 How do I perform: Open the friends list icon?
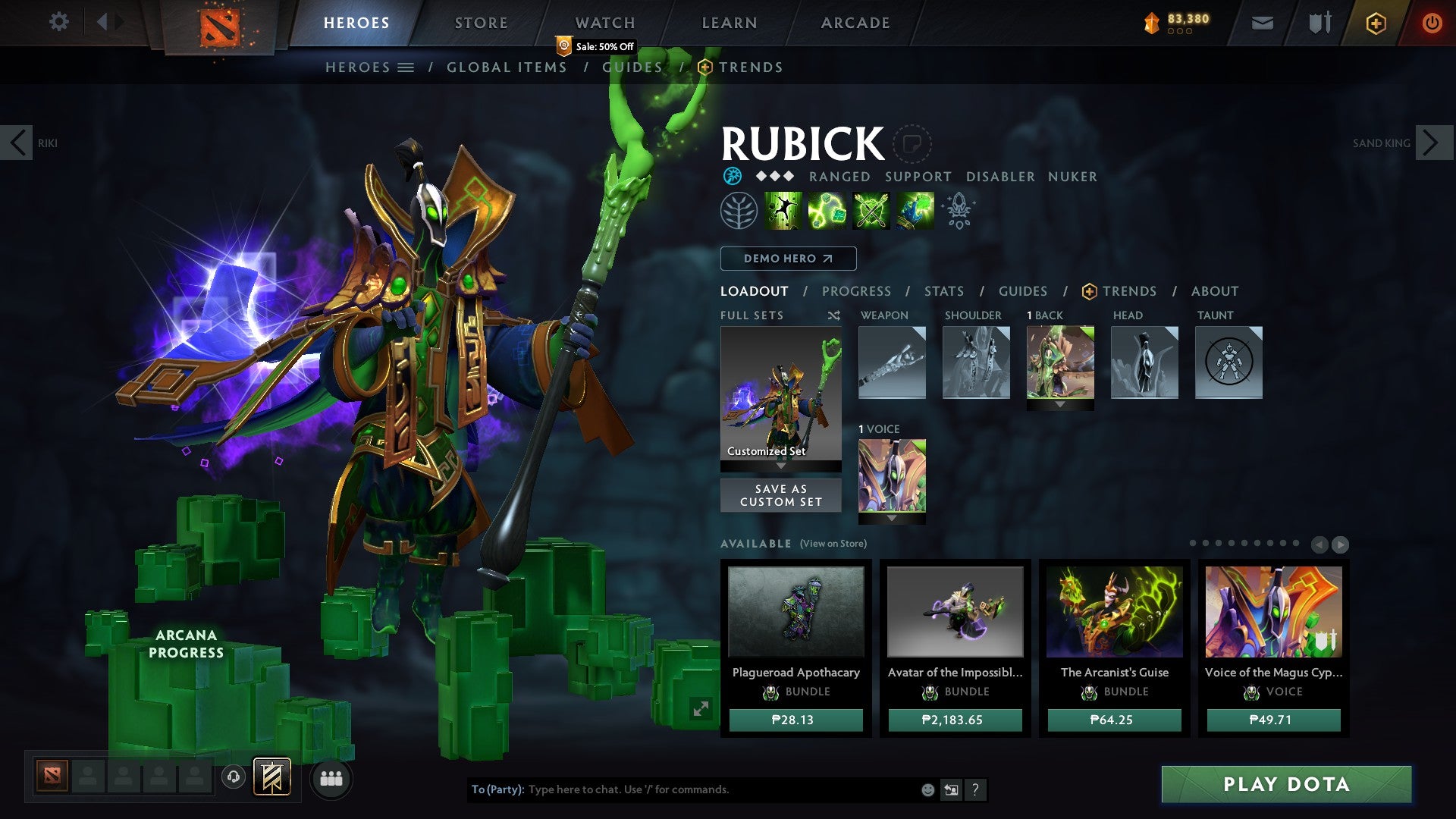(x=331, y=777)
